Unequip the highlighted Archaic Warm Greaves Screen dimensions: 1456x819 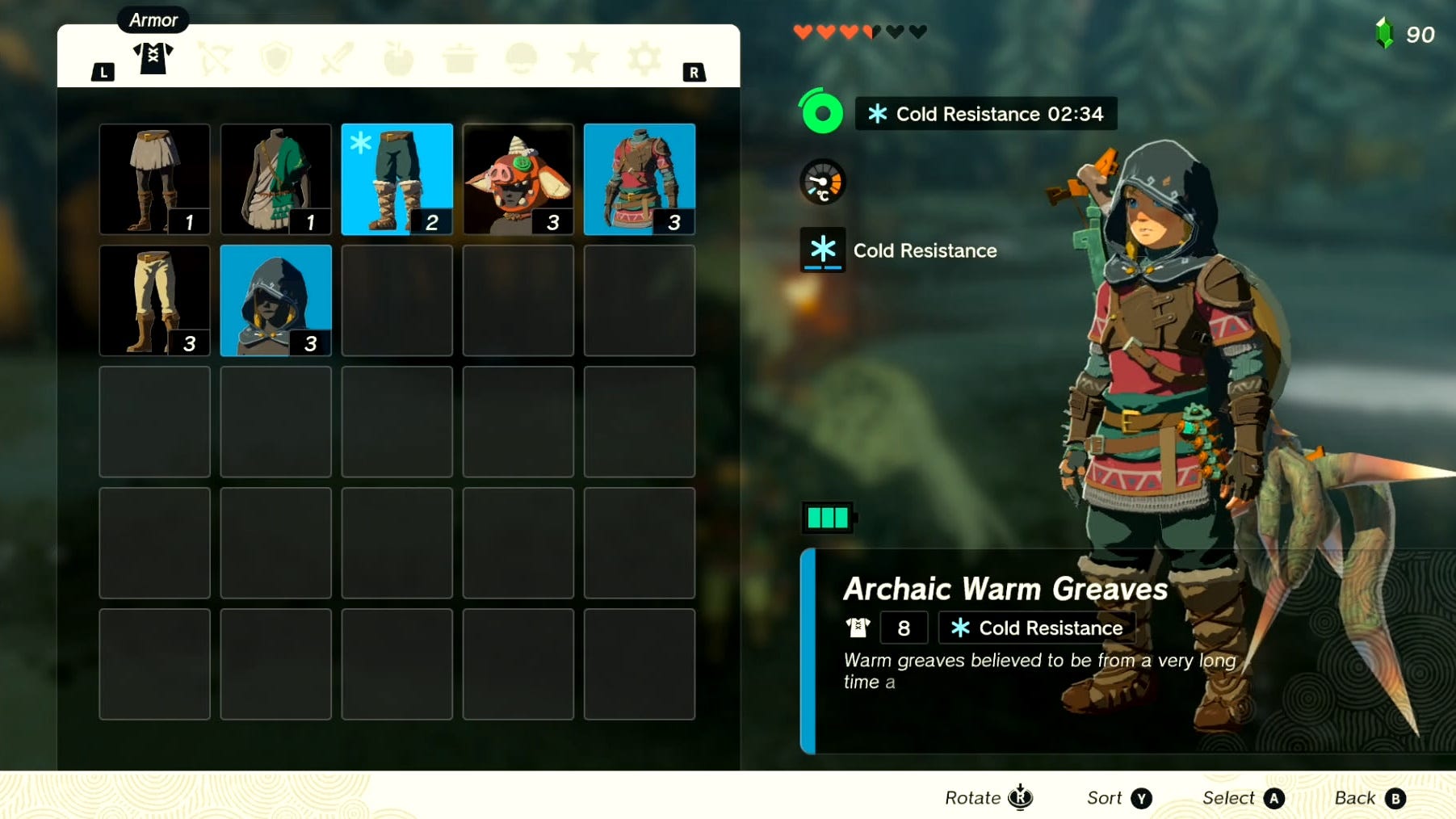[x=397, y=178]
